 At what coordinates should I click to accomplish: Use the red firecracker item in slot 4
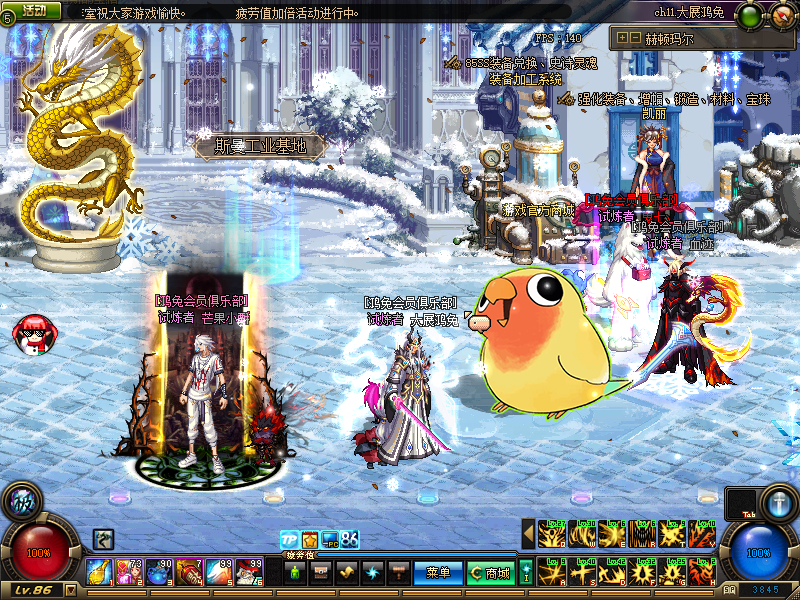190,571
